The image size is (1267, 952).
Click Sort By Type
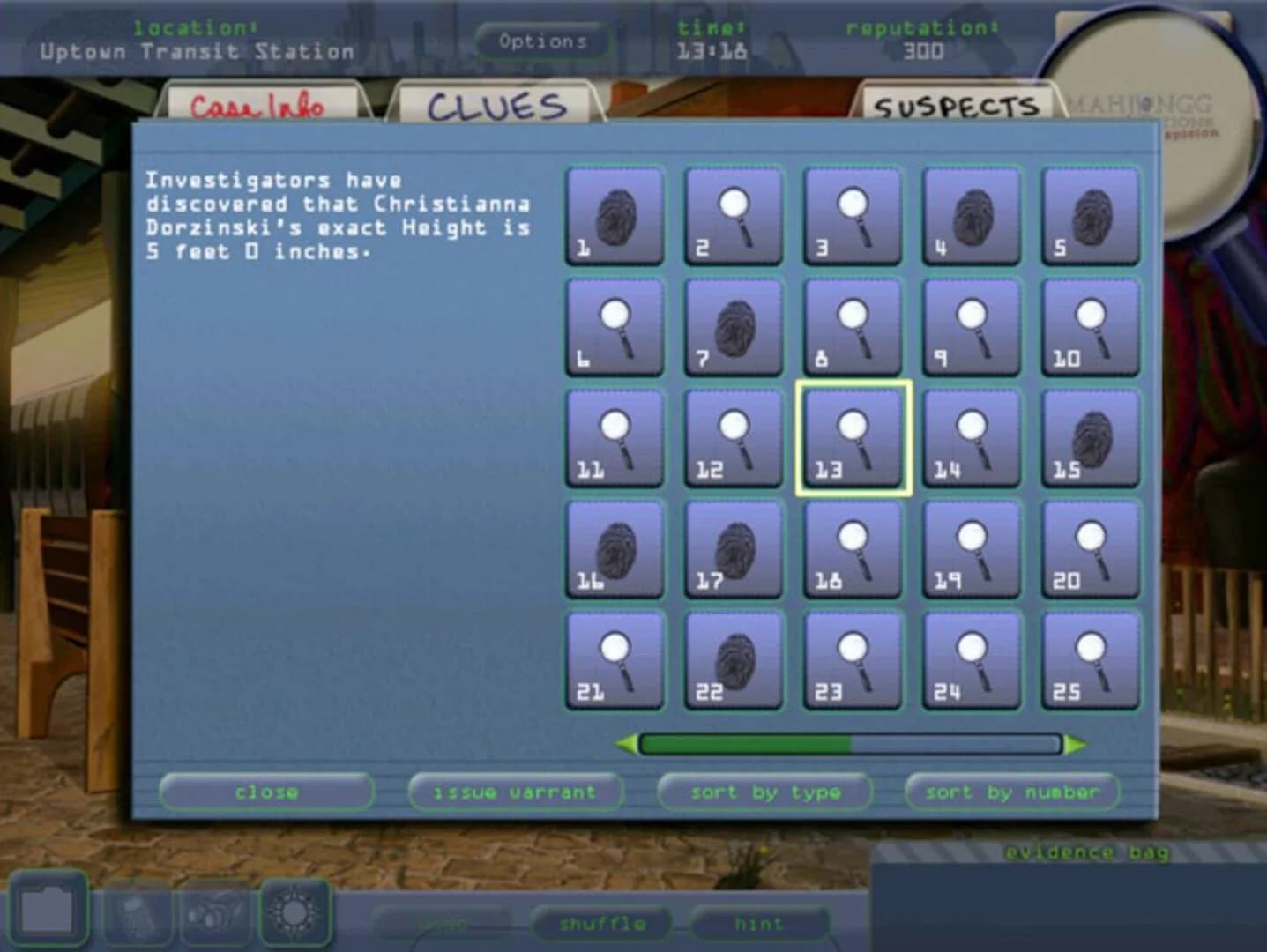765,792
